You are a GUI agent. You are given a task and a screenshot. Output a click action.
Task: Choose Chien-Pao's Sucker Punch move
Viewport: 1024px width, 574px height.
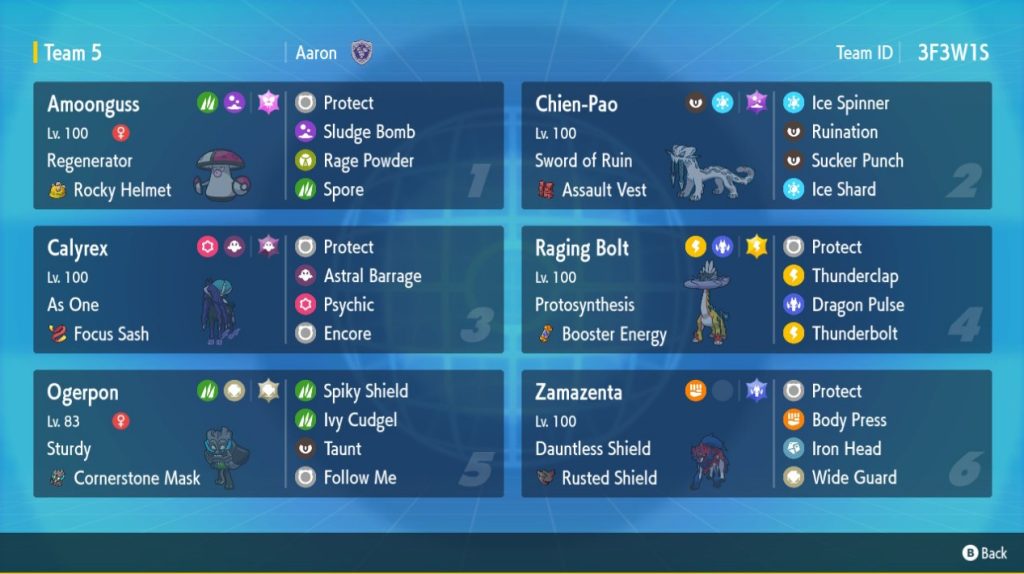point(857,160)
